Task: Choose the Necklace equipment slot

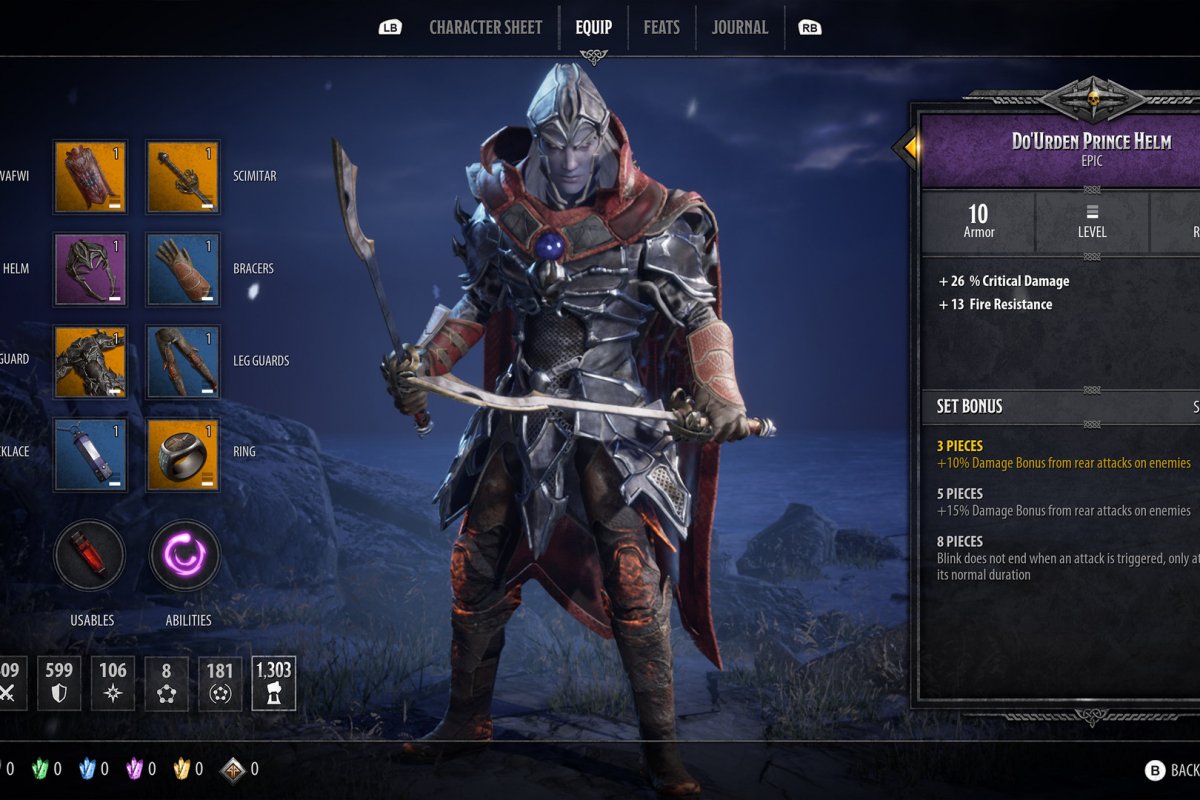Action: tap(90, 453)
